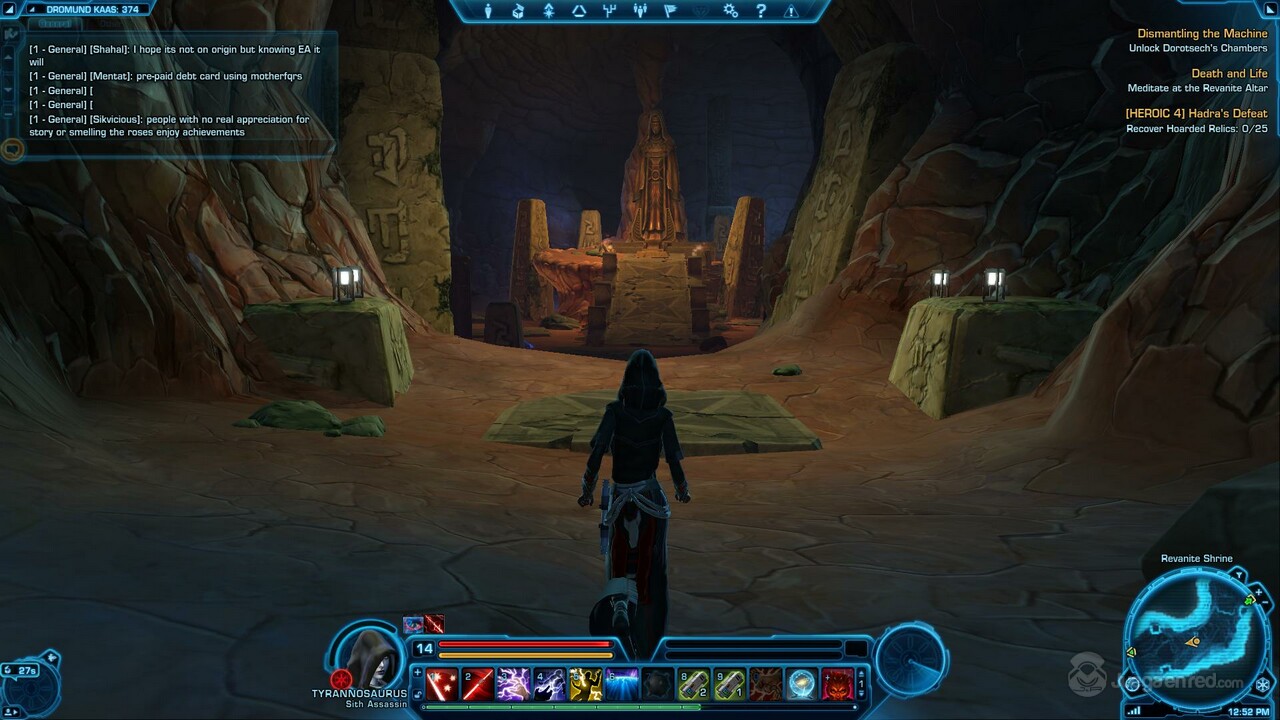This screenshot has height=720, width=1280.
Task: Open the HEROIC 4 Hadra's Defeat quest
Action: [x=1197, y=113]
